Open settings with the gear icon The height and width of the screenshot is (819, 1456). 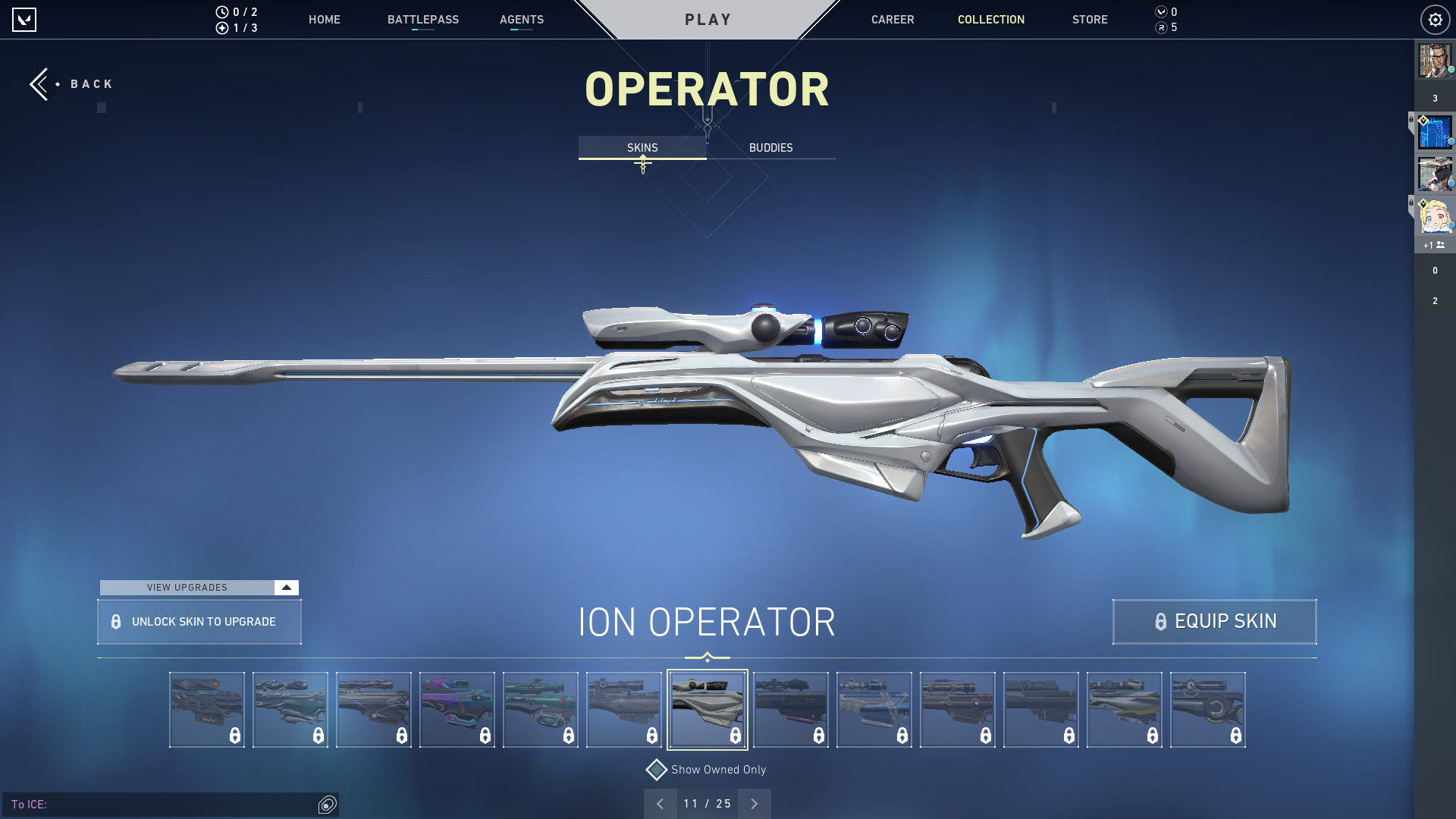[1435, 20]
